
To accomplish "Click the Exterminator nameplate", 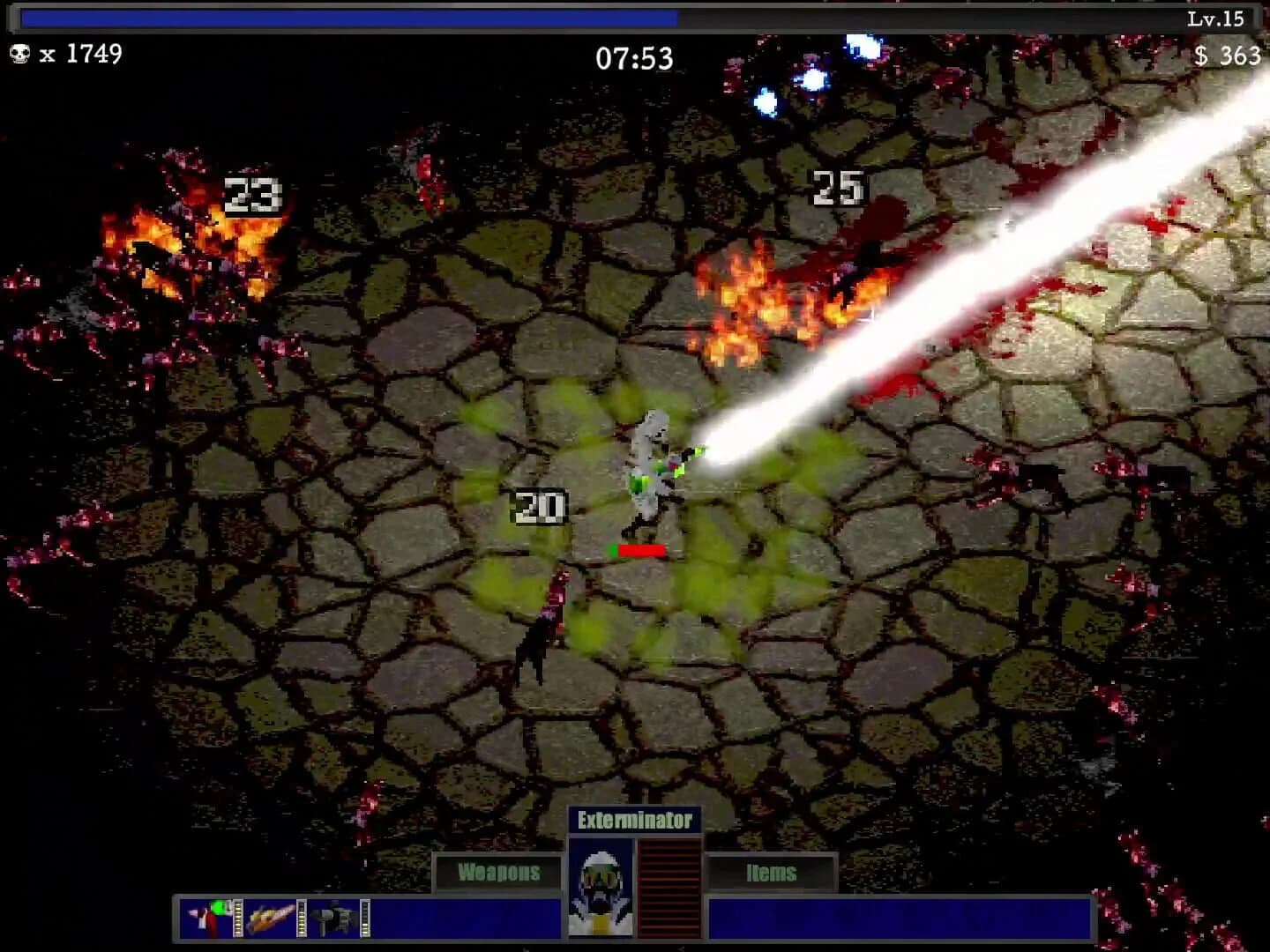I will (635, 819).
